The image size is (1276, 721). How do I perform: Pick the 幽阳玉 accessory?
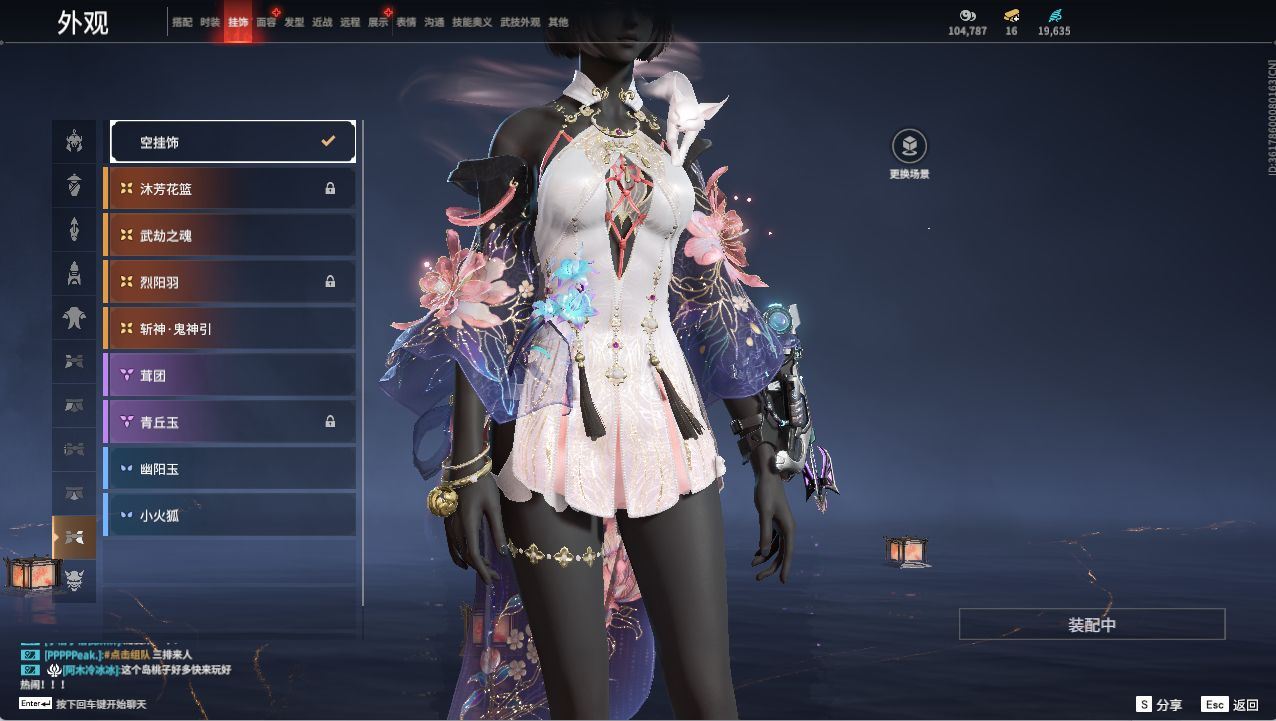230,468
